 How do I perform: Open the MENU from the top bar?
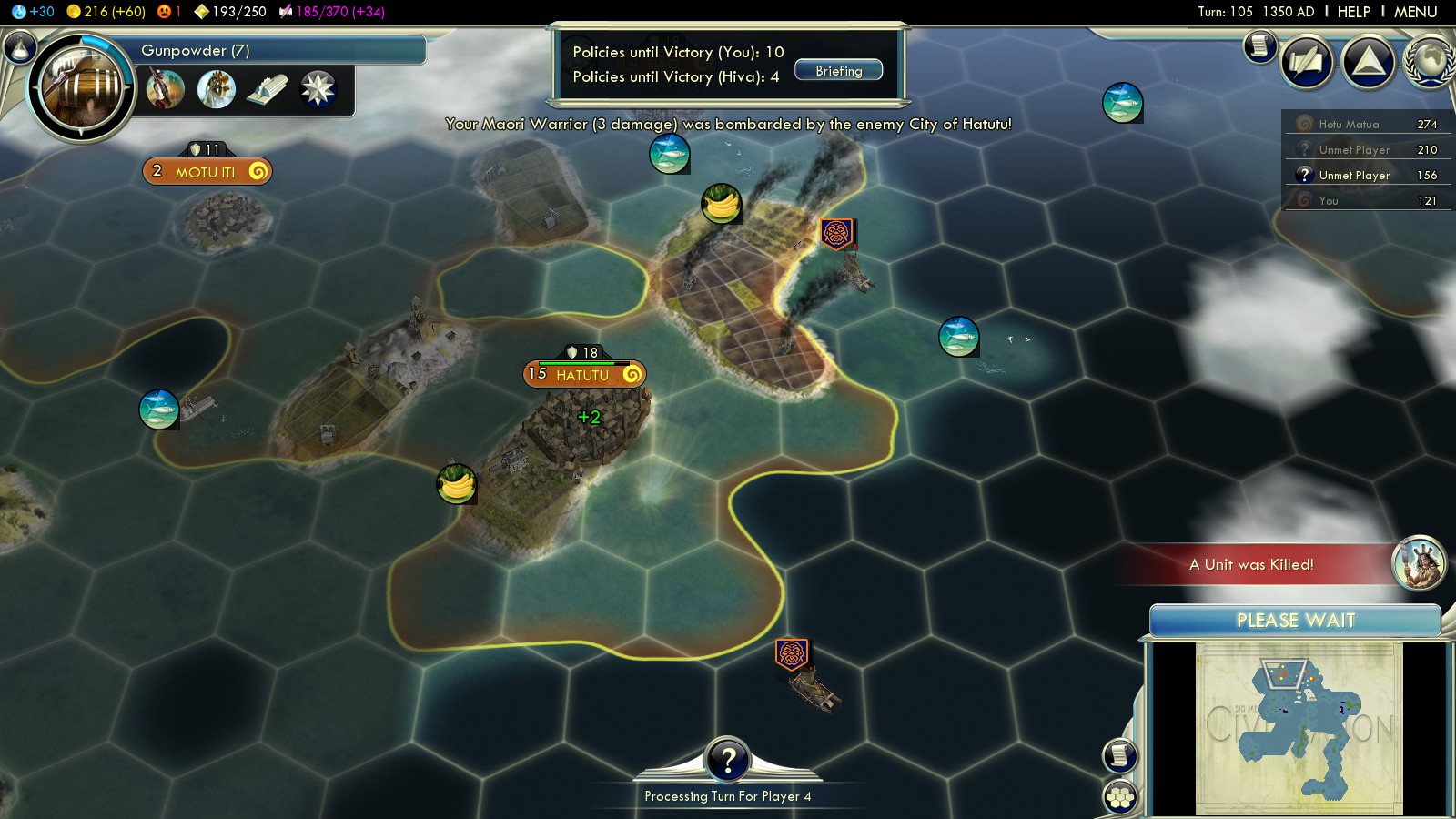1415,12
